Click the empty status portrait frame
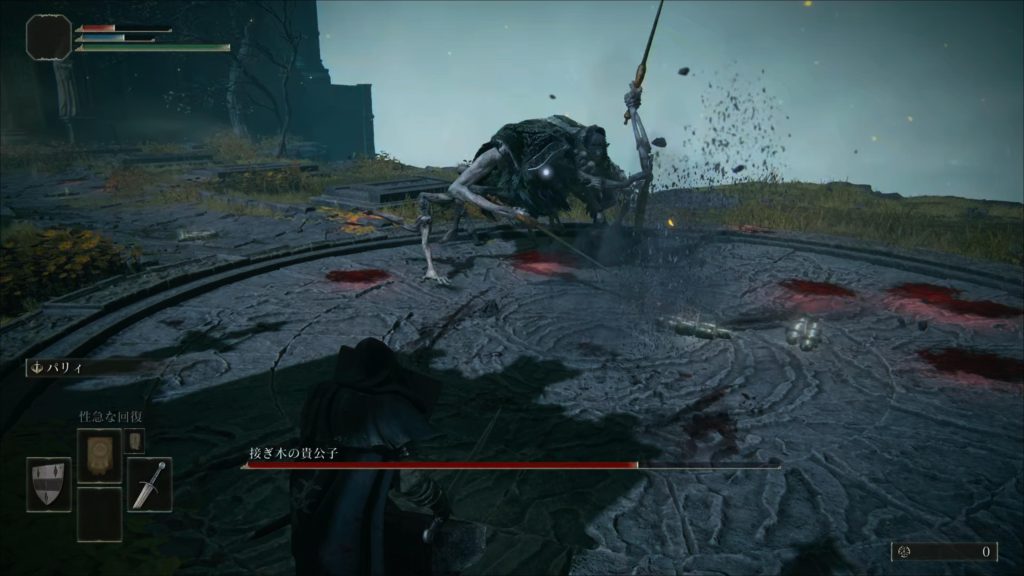This screenshot has height=576, width=1024. point(48,37)
